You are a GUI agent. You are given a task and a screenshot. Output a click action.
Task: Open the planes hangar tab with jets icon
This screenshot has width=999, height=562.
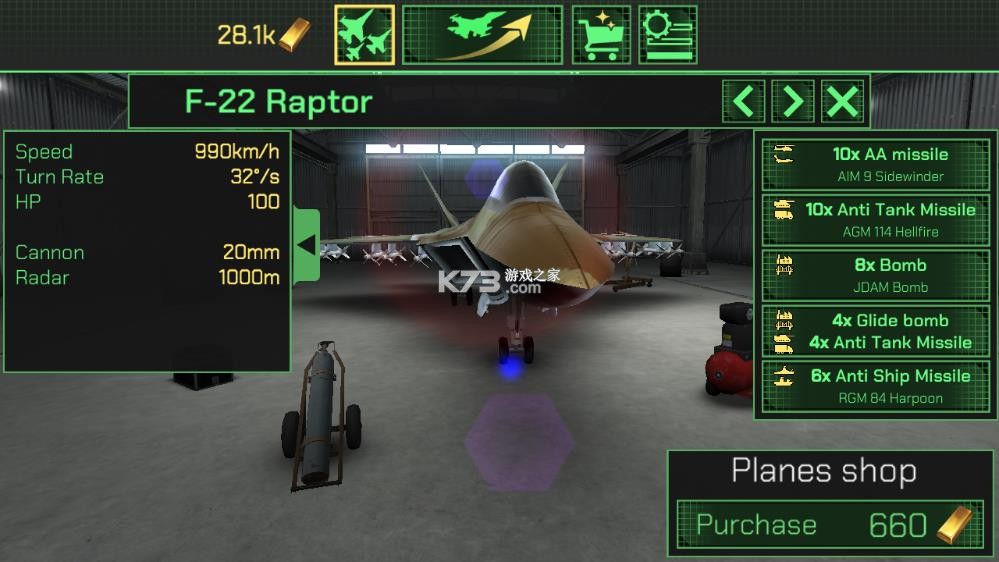point(364,35)
